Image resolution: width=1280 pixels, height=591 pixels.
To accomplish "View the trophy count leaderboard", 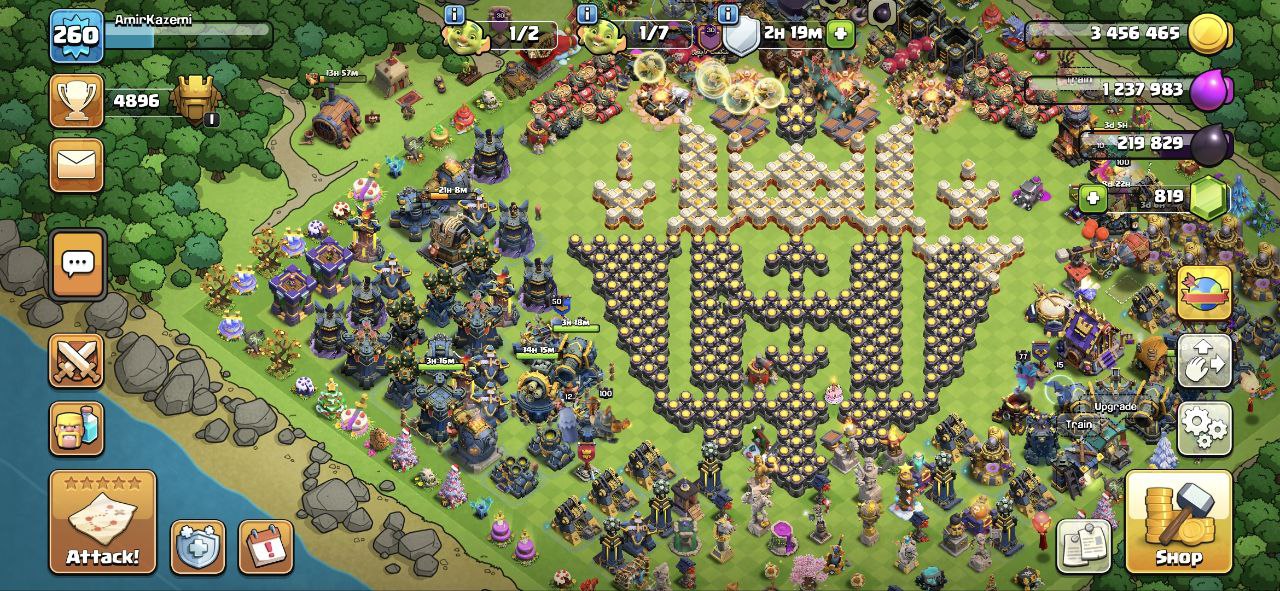I will tap(76, 101).
